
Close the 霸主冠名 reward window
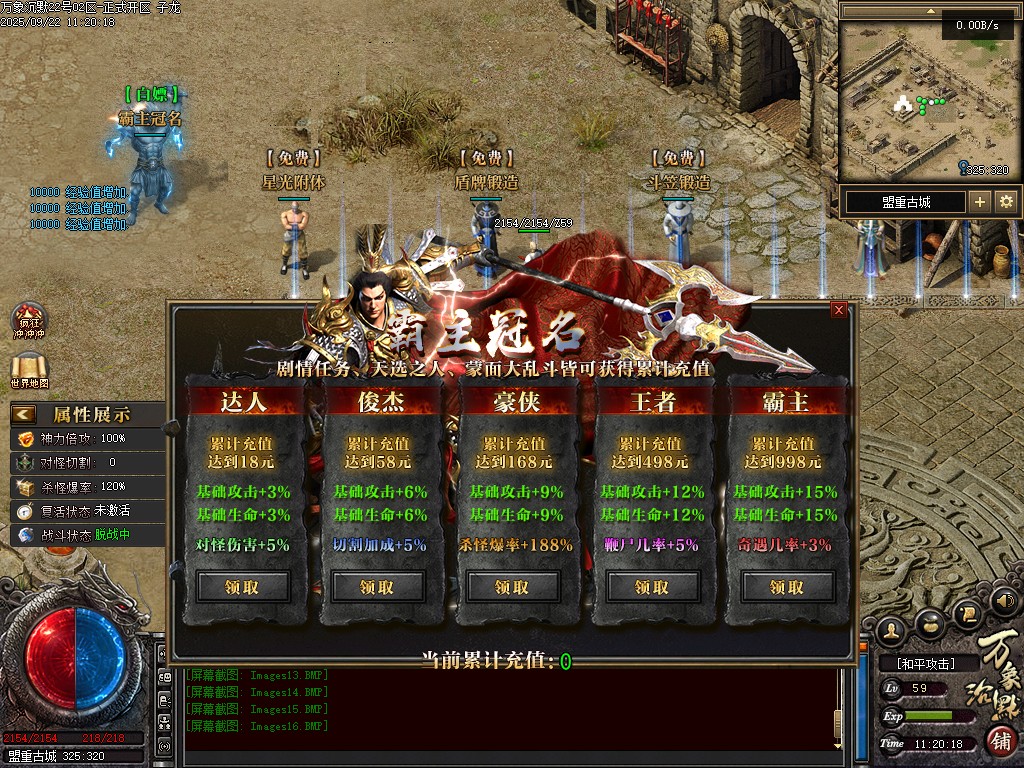839,310
